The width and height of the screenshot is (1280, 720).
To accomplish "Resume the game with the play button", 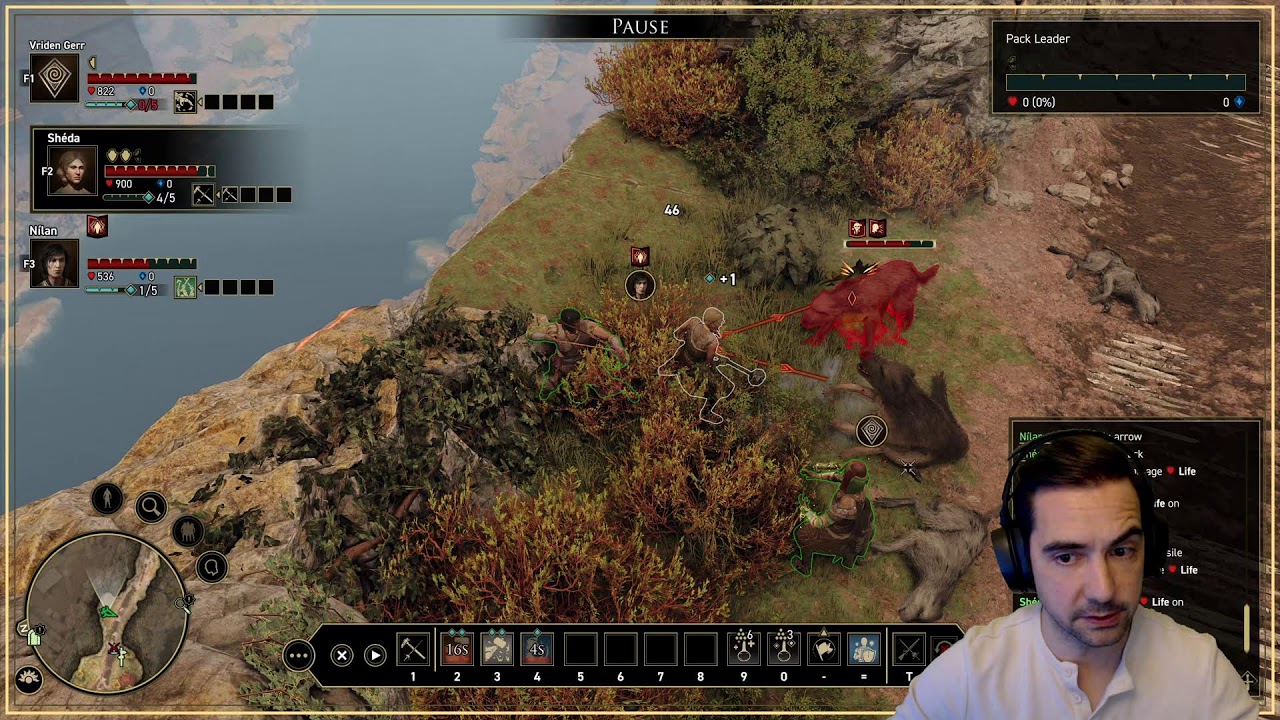I will pos(375,655).
